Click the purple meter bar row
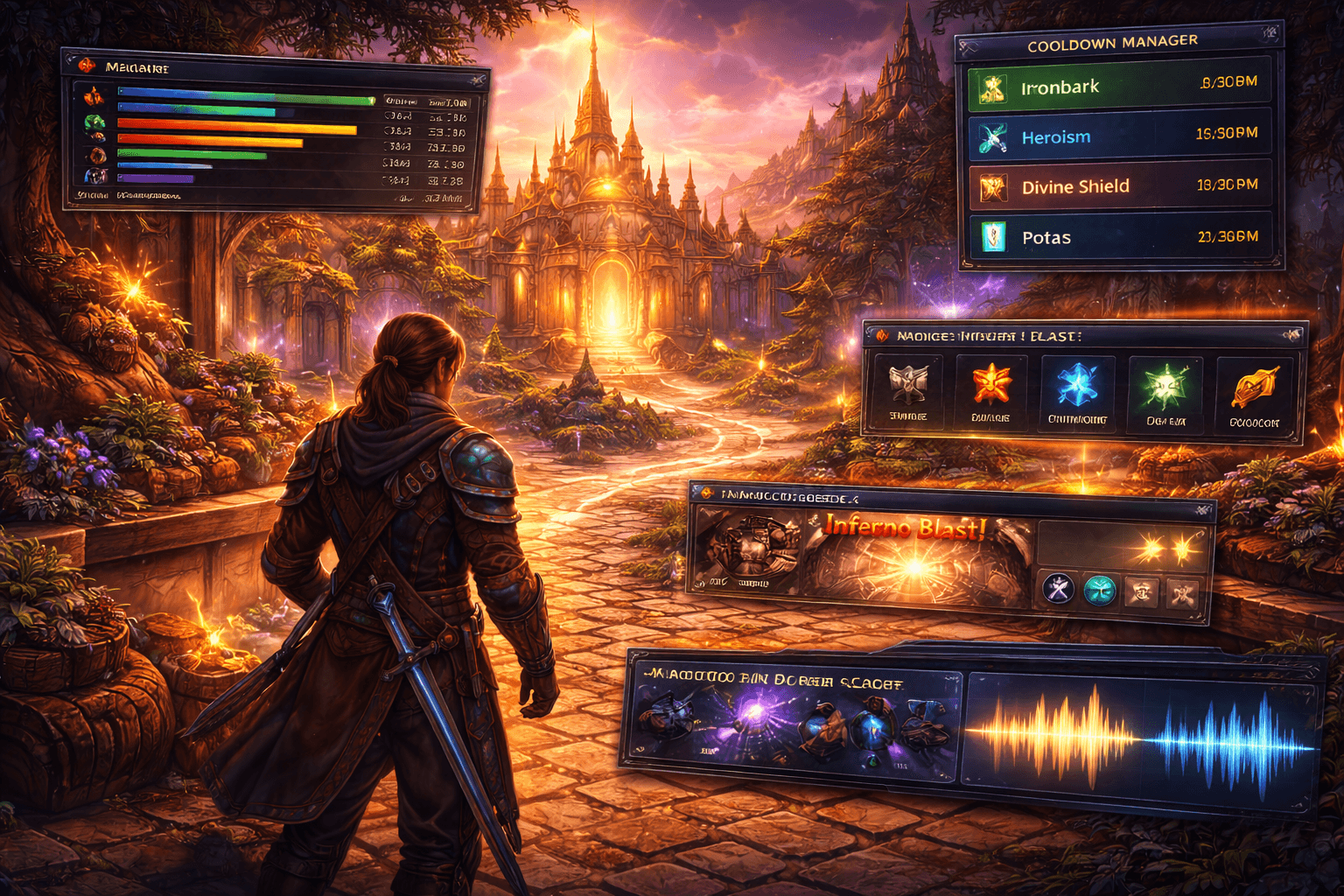The height and width of the screenshot is (896, 1344). (155, 178)
